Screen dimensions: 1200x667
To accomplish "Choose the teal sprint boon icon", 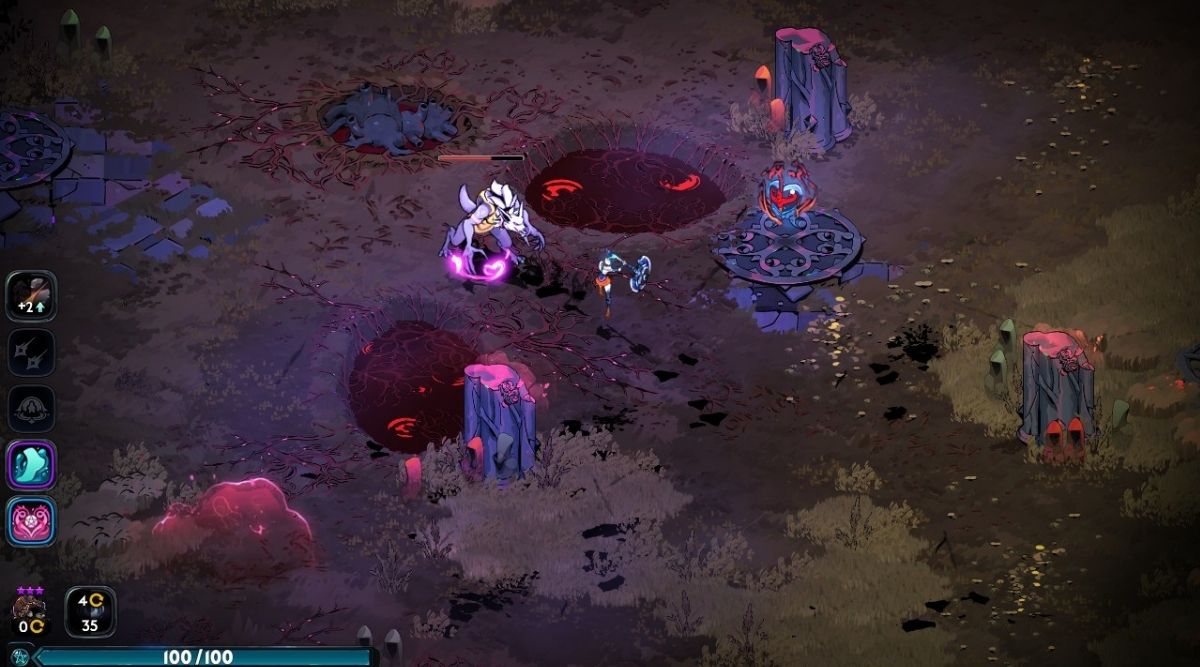I will pos(31,465).
